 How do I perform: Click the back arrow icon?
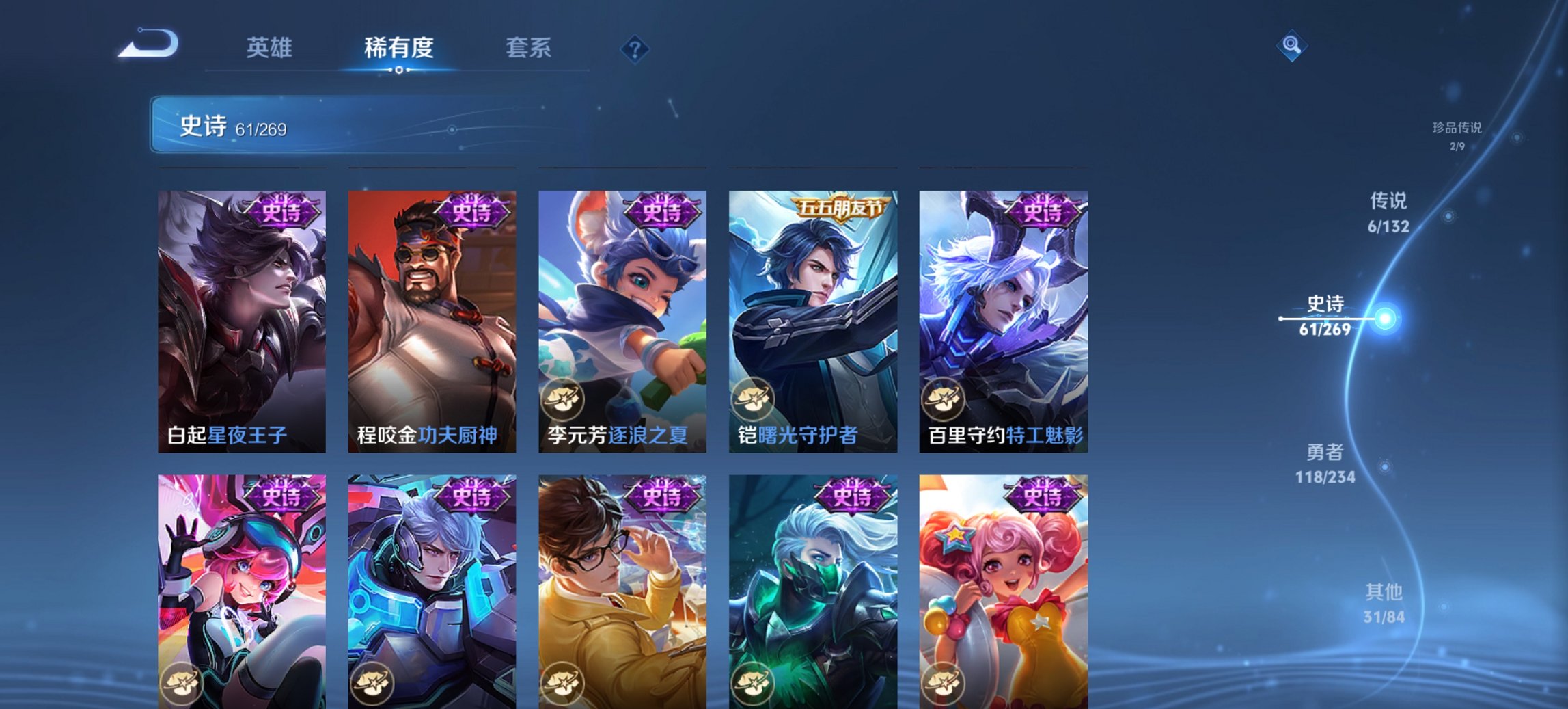click(147, 43)
